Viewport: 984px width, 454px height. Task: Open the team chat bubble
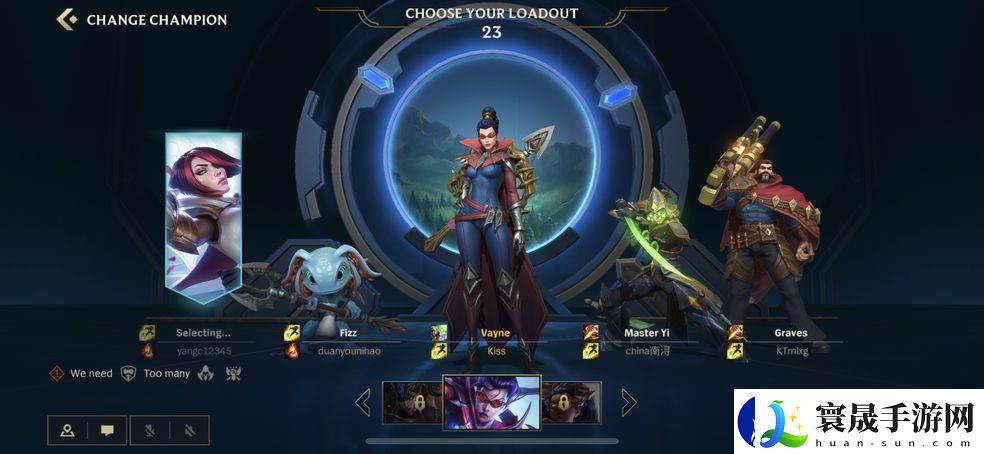(107, 430)
